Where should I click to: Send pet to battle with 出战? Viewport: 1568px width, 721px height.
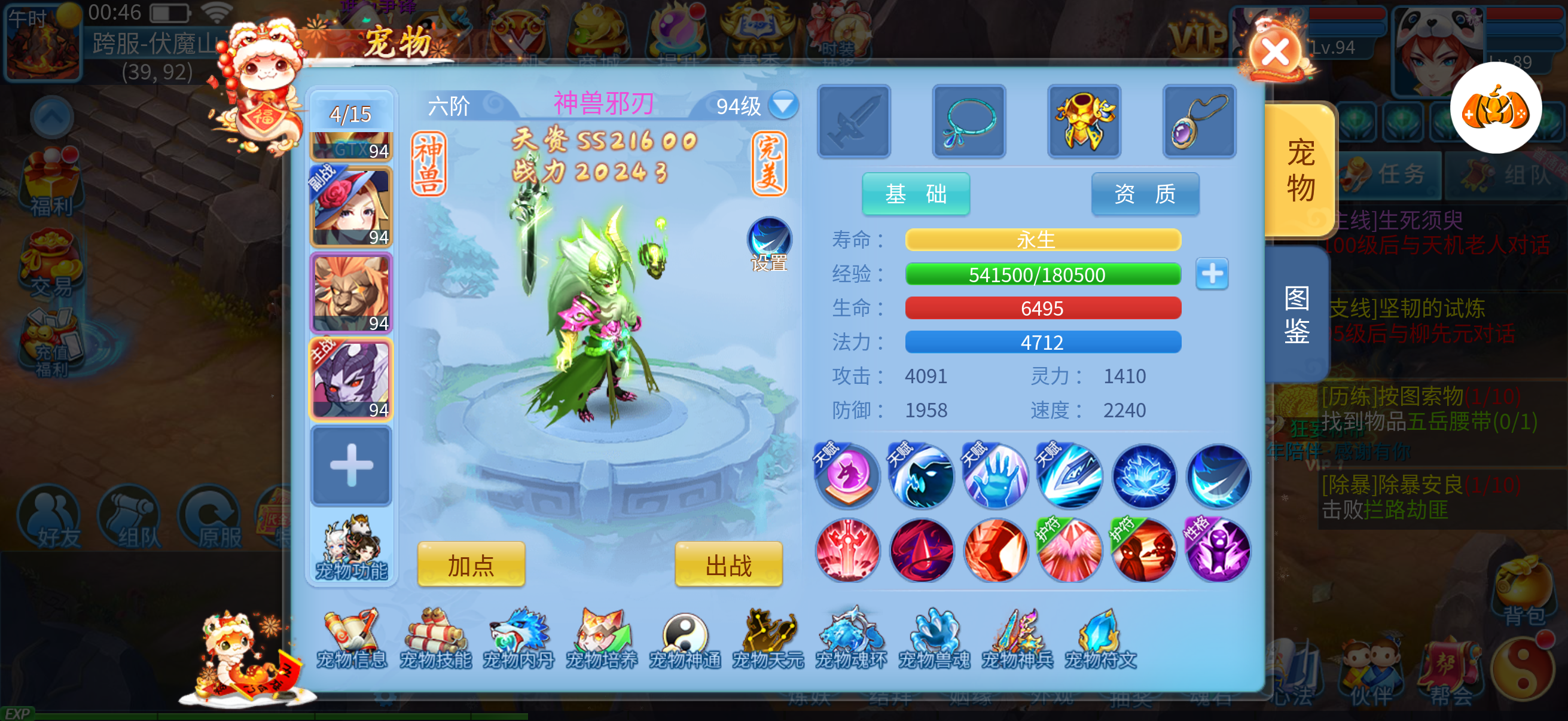[728, 564]
